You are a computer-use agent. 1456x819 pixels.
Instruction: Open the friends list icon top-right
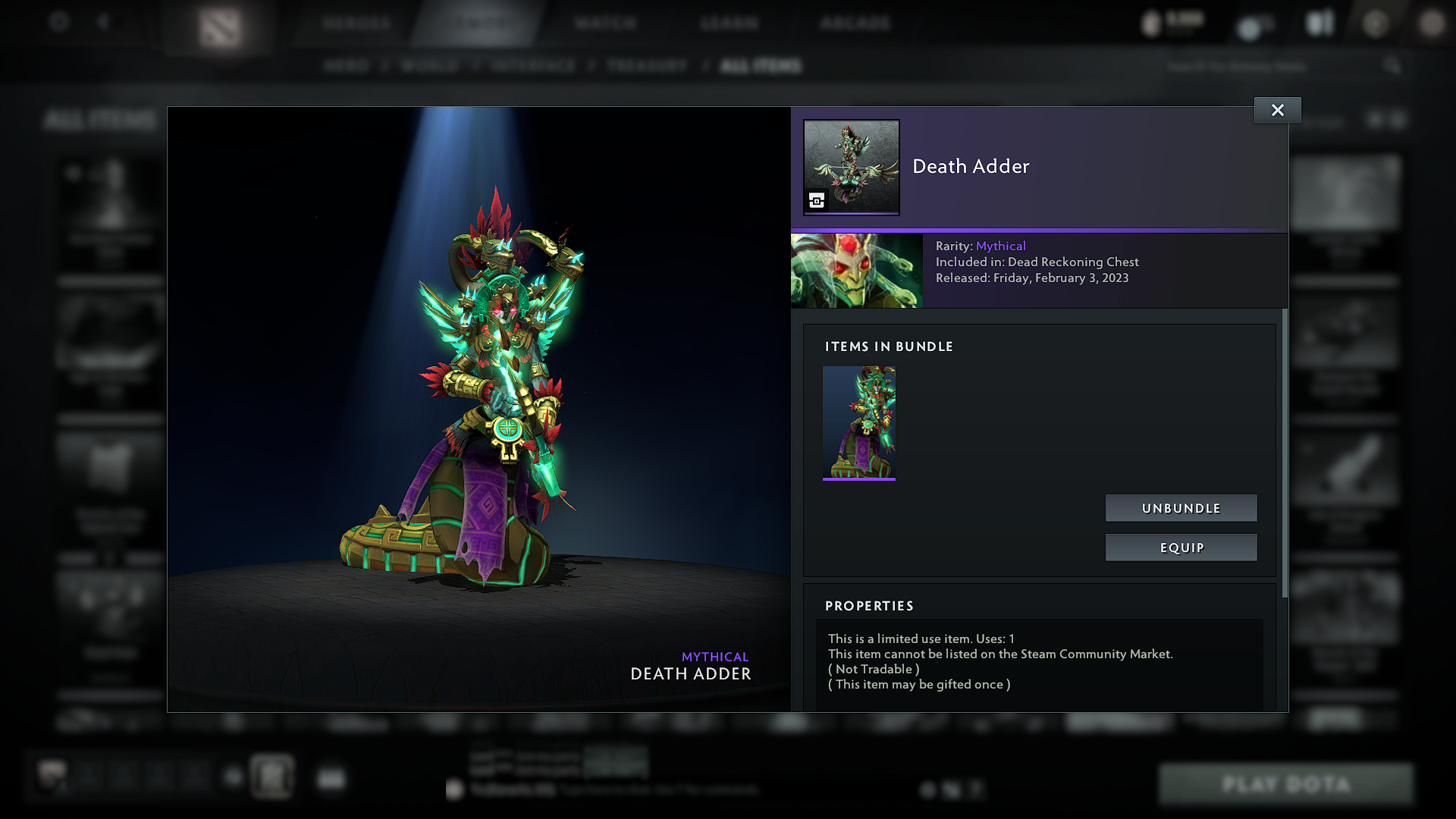tap(1319, 23)
